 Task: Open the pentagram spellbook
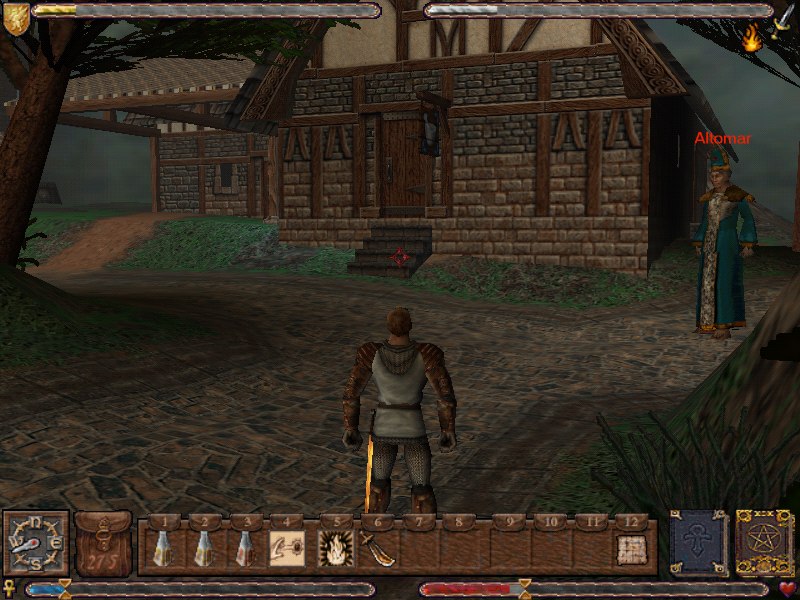765,543
